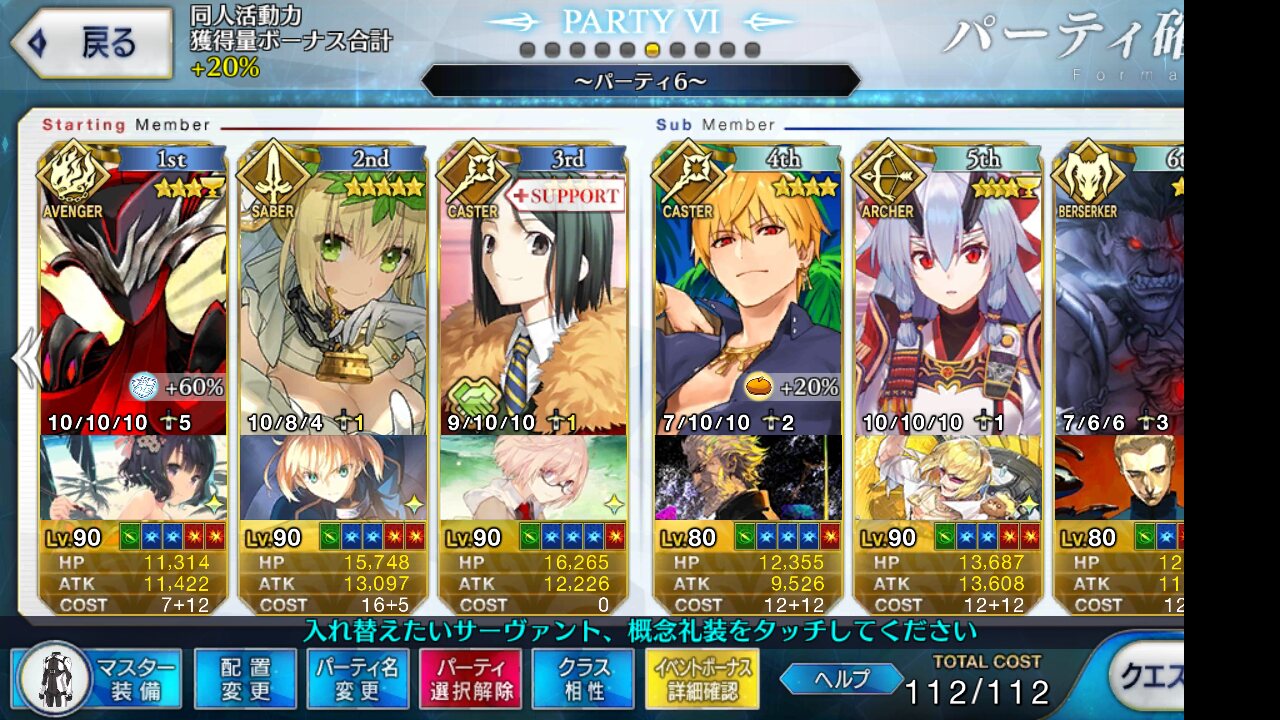Change the Saber's craft essence
The width and height of the screenshot is (1280, 720).
click(x=333, y=477)
